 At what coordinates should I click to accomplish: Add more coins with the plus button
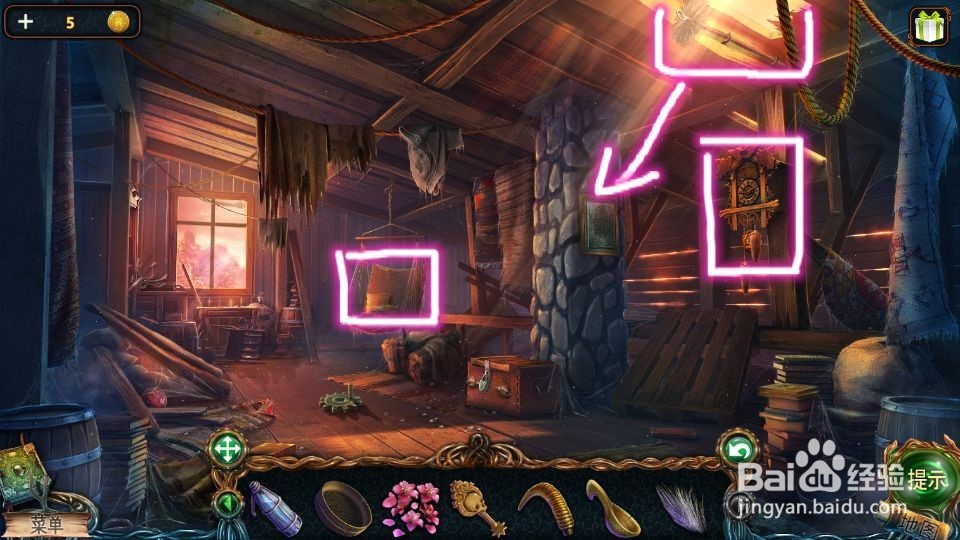pyautogui.click(x=26, y=21)
